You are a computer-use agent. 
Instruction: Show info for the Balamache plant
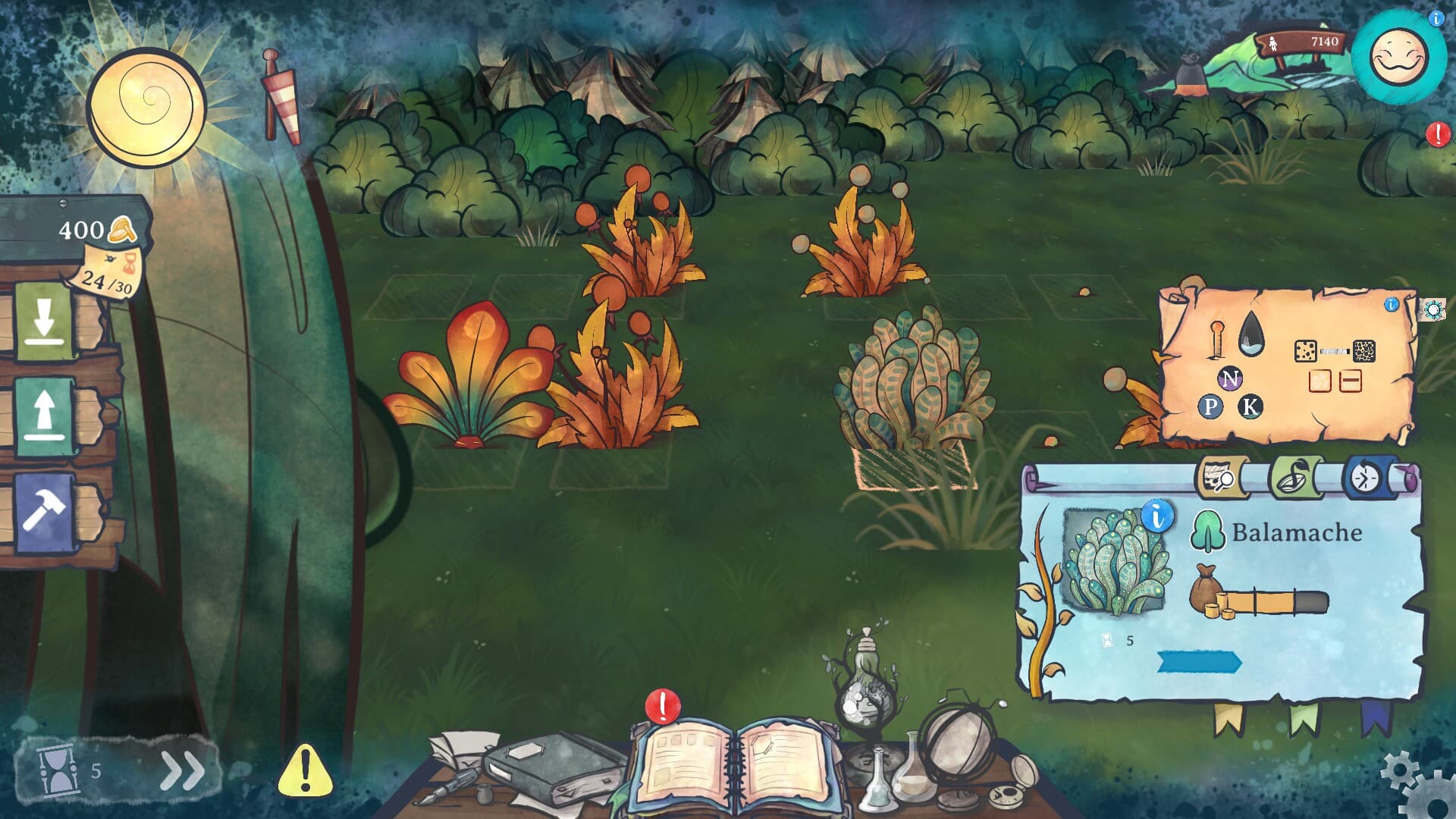coord(1156,516)
